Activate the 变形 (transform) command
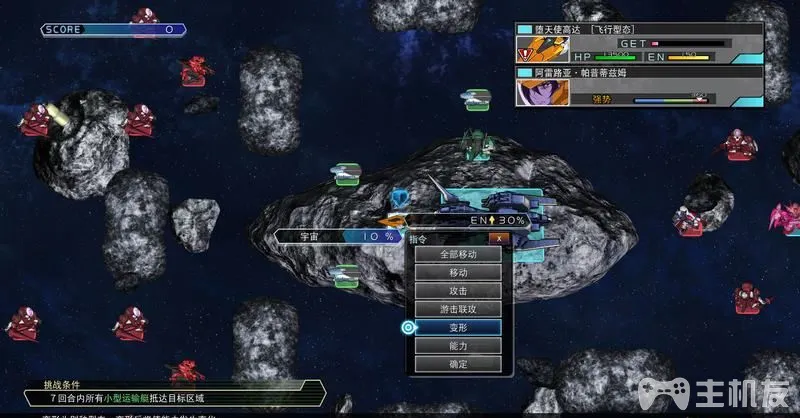The image size is (800, 418). tap(458, 327)
